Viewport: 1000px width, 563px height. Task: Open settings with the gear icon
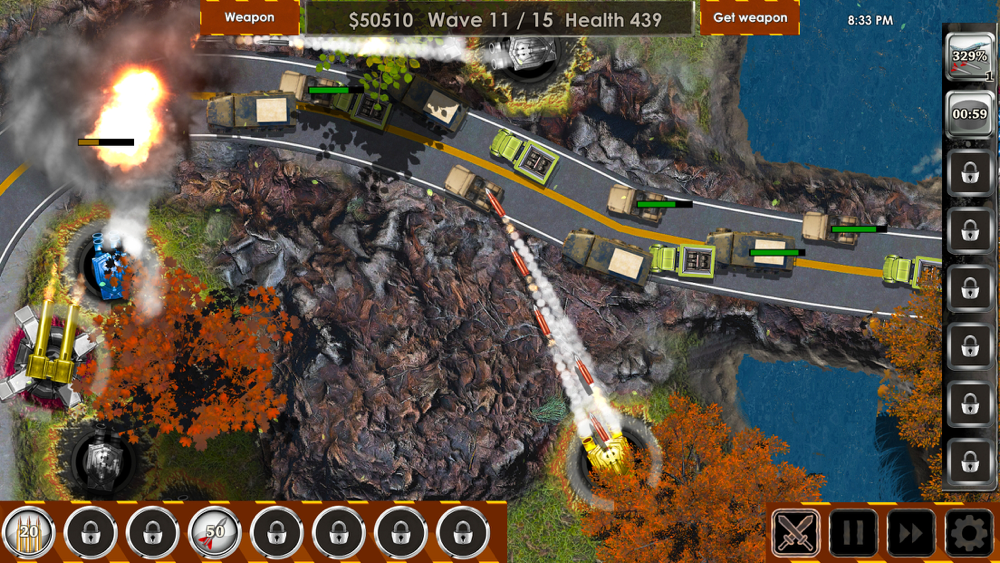[968, 533]
